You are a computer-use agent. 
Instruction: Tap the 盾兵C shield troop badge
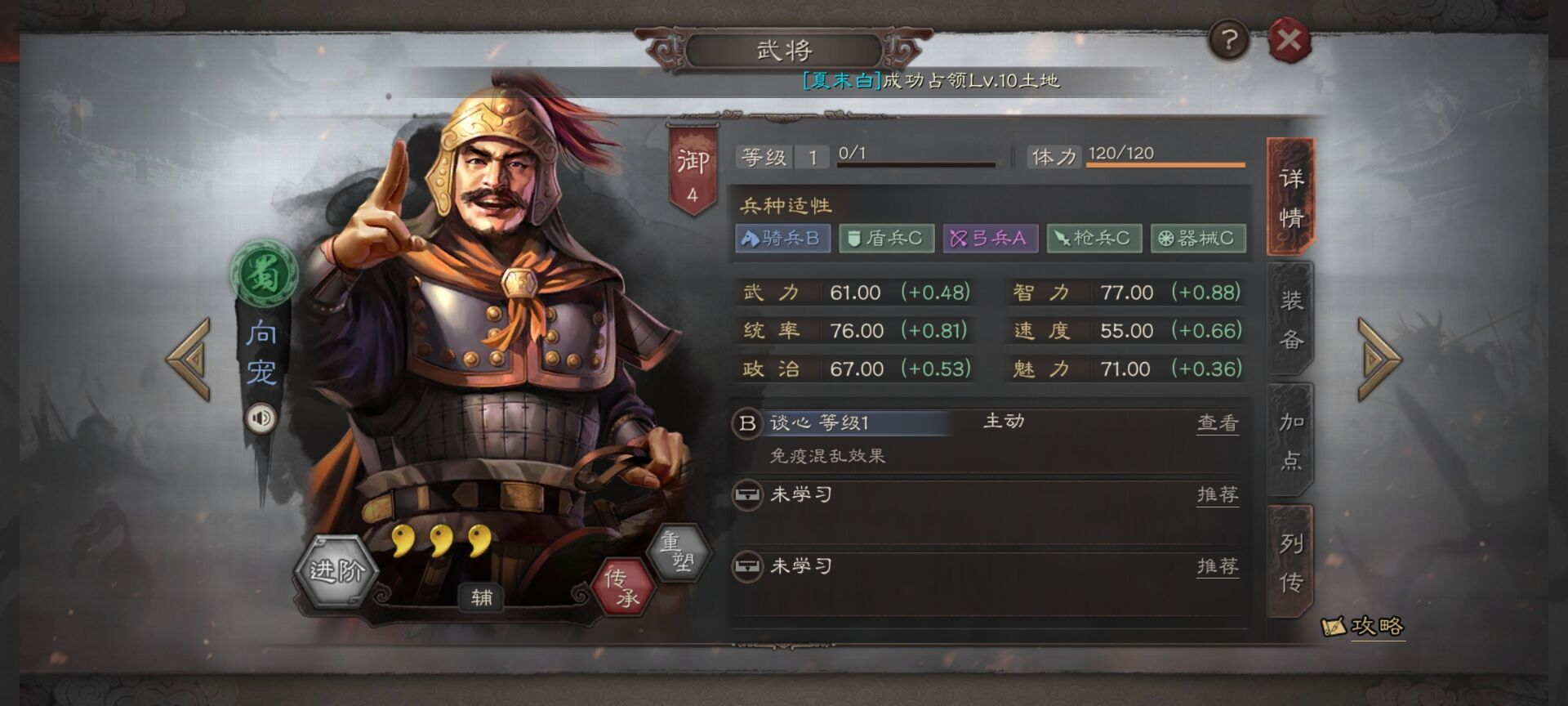click(886, 239)
